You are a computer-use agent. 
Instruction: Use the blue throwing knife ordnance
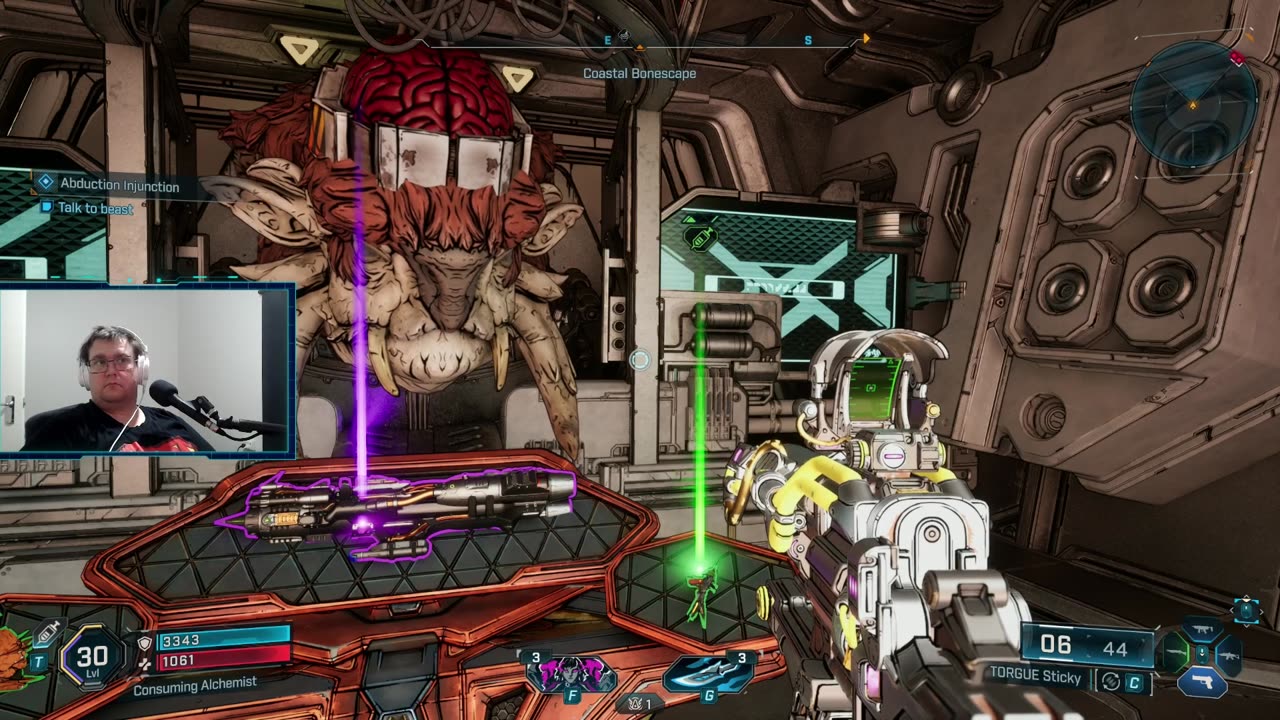click(x=708, y=674)
